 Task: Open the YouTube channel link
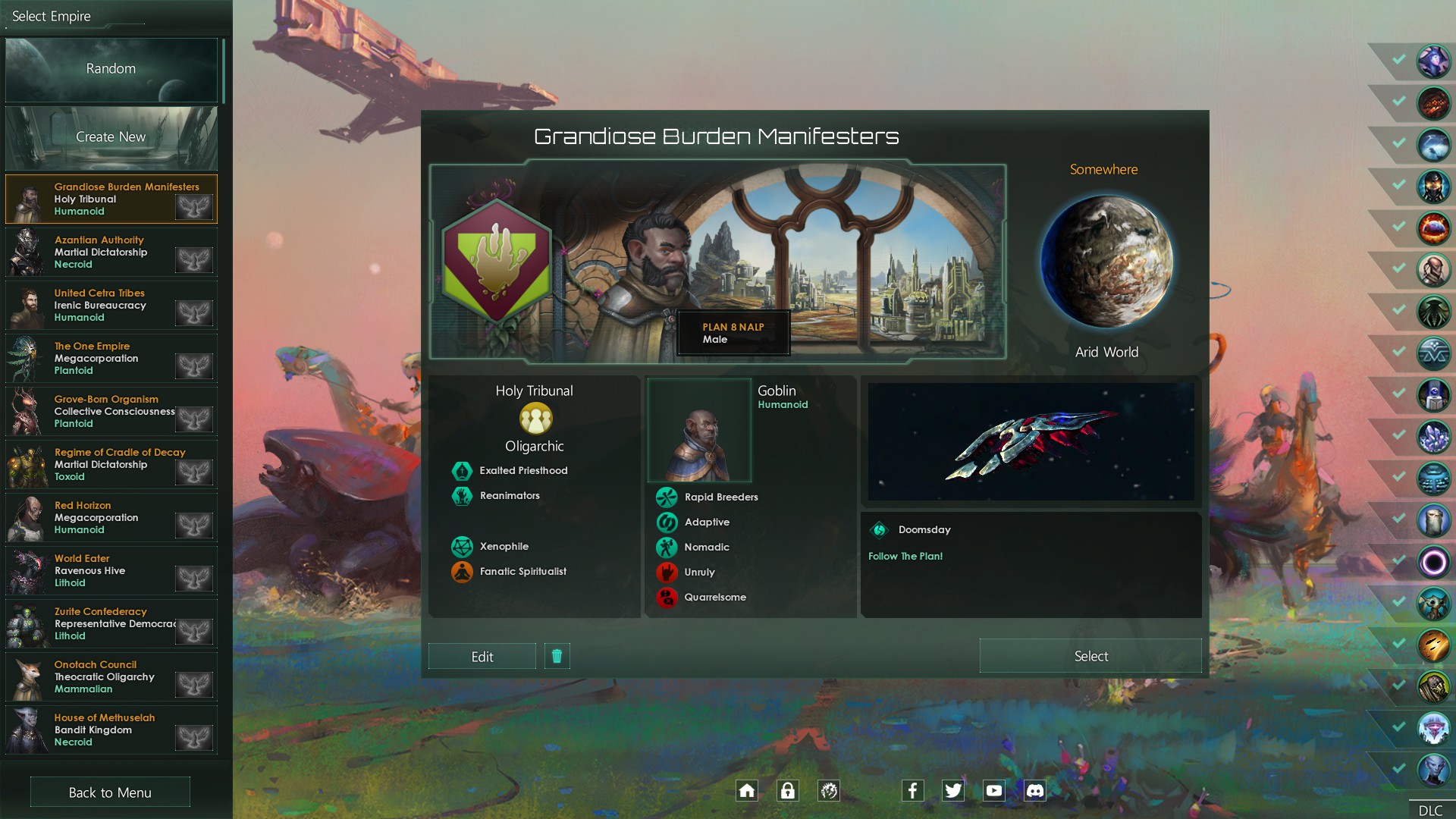(x=993, y=791)
